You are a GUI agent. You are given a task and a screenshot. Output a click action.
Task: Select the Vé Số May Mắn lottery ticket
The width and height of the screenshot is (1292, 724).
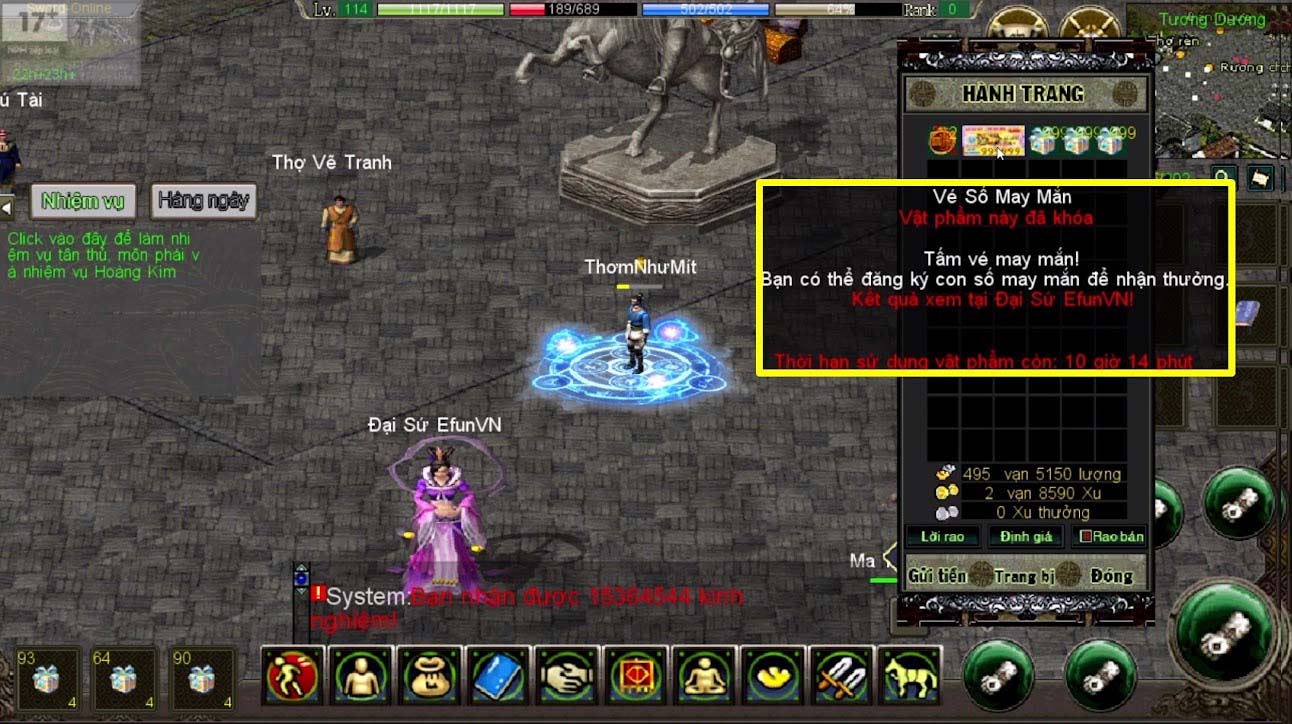pyautogui.click(x=993, y=141)
